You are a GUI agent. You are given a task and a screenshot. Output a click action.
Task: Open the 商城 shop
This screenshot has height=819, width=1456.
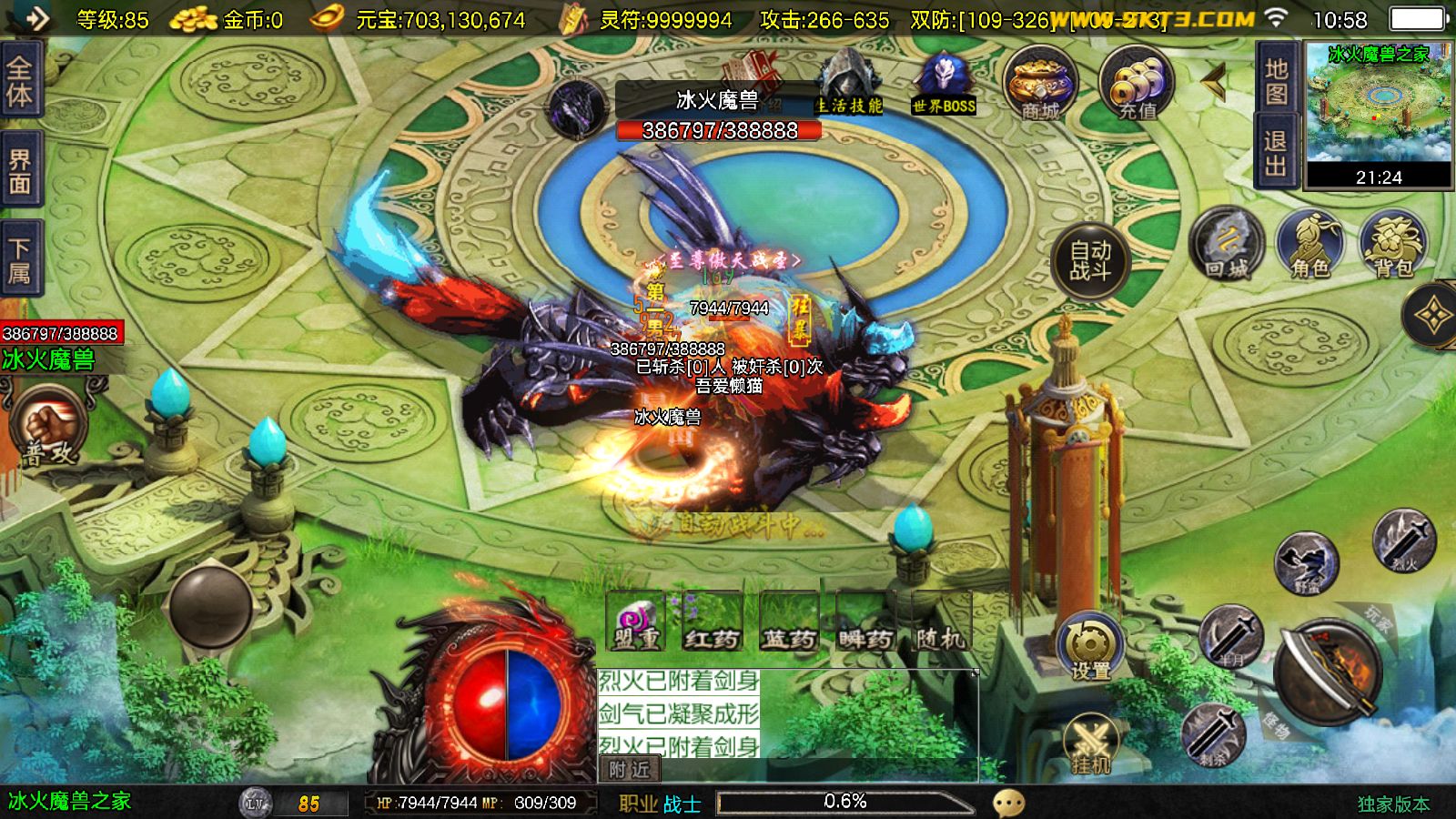[x=1040, y=84]
